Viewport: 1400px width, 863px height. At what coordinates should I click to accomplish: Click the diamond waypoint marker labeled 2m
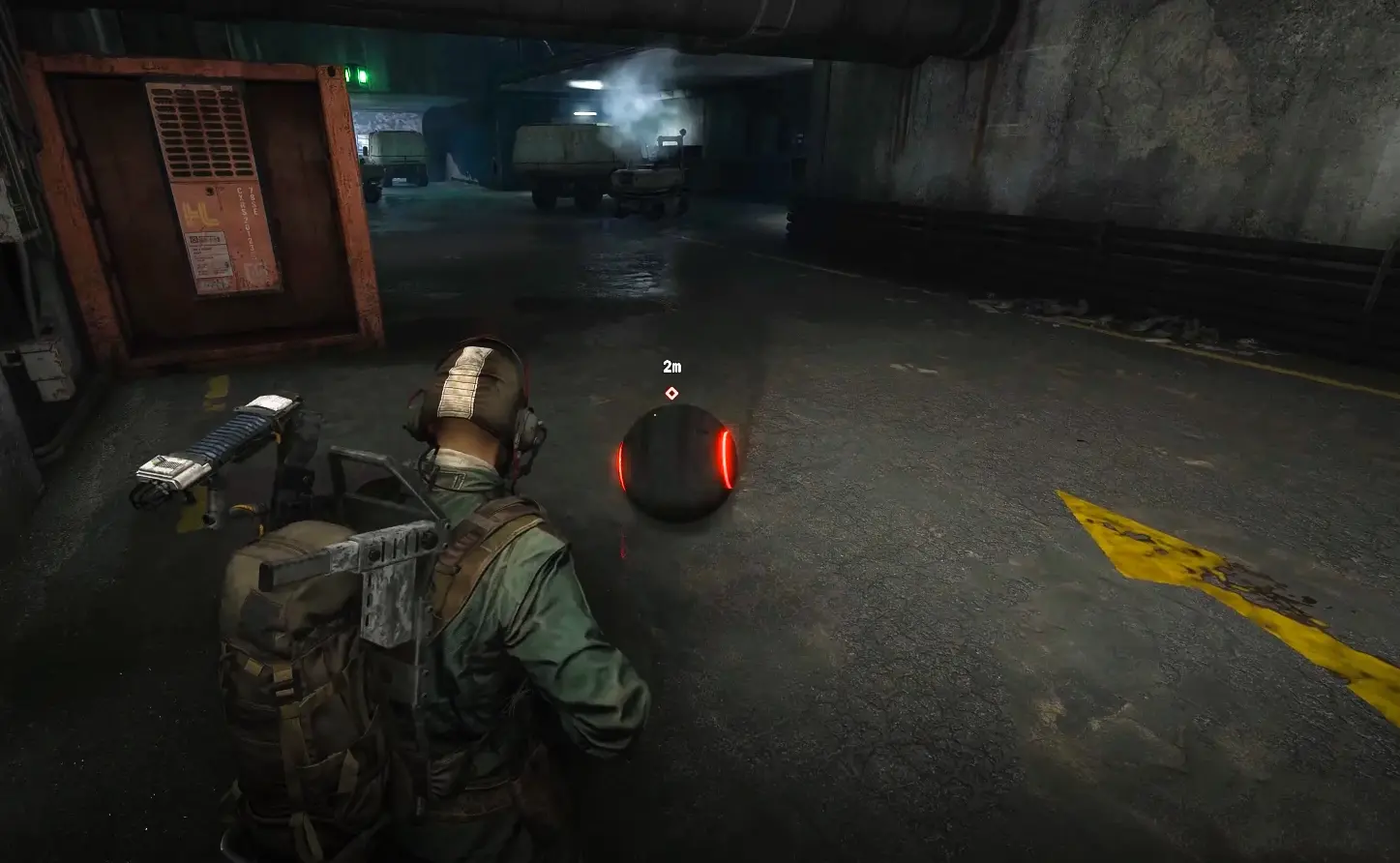[671, 393]
